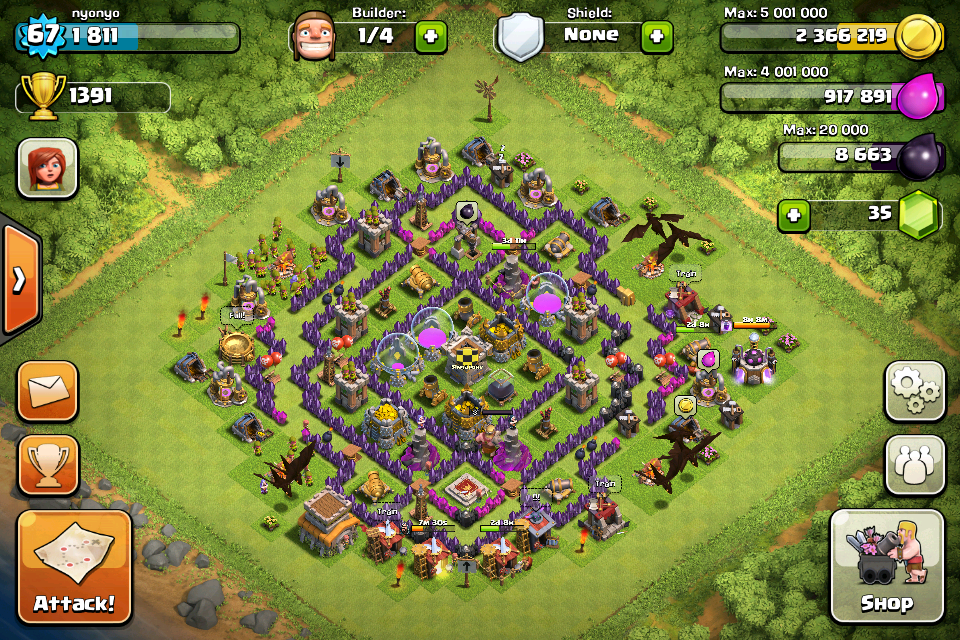This screenshot has width=960, height=640.
Task: Tap the shield status icon
Action: coord(520,38)
